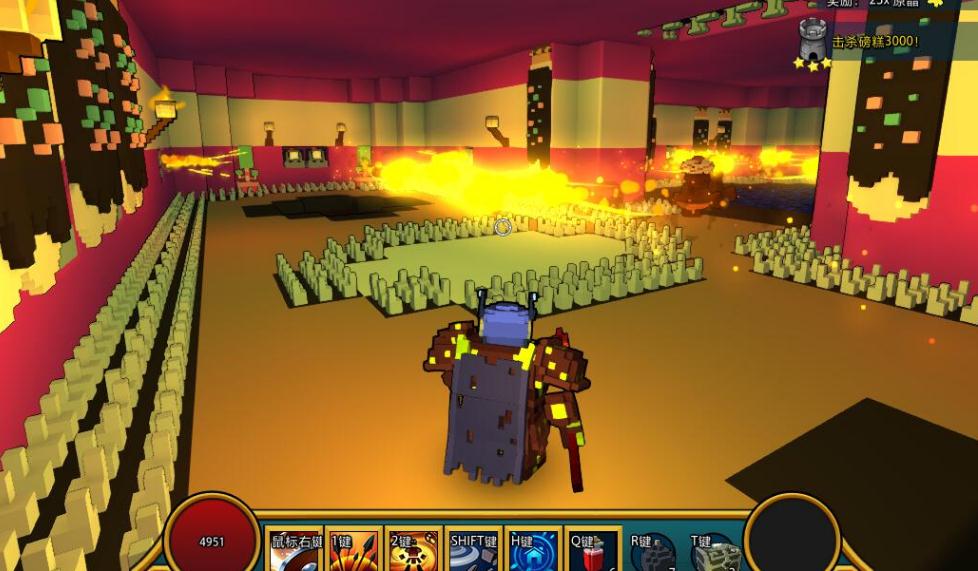Use the red health flask slot
Image resolution: width=978 pixels, height=571 pixels.
coord(592,552)
